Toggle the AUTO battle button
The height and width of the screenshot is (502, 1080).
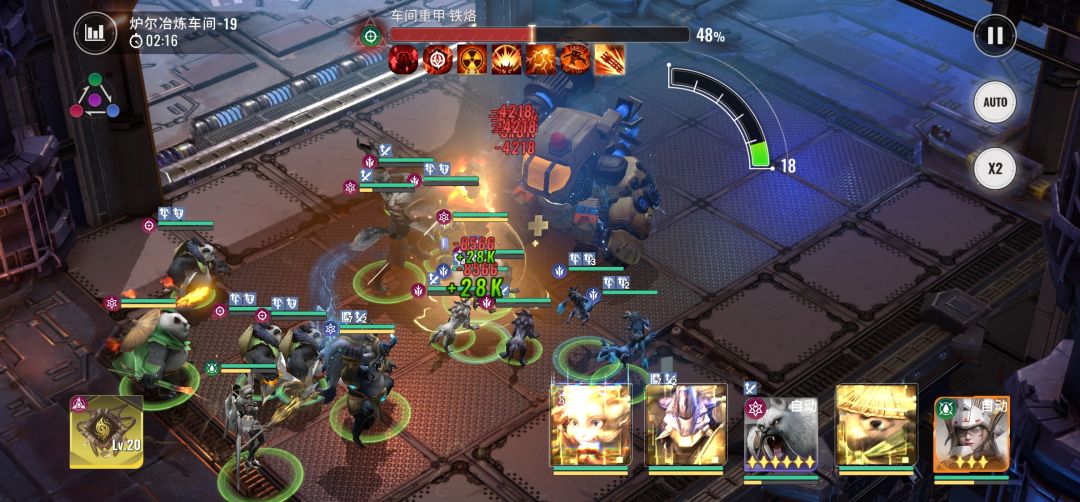coord(994,102)
